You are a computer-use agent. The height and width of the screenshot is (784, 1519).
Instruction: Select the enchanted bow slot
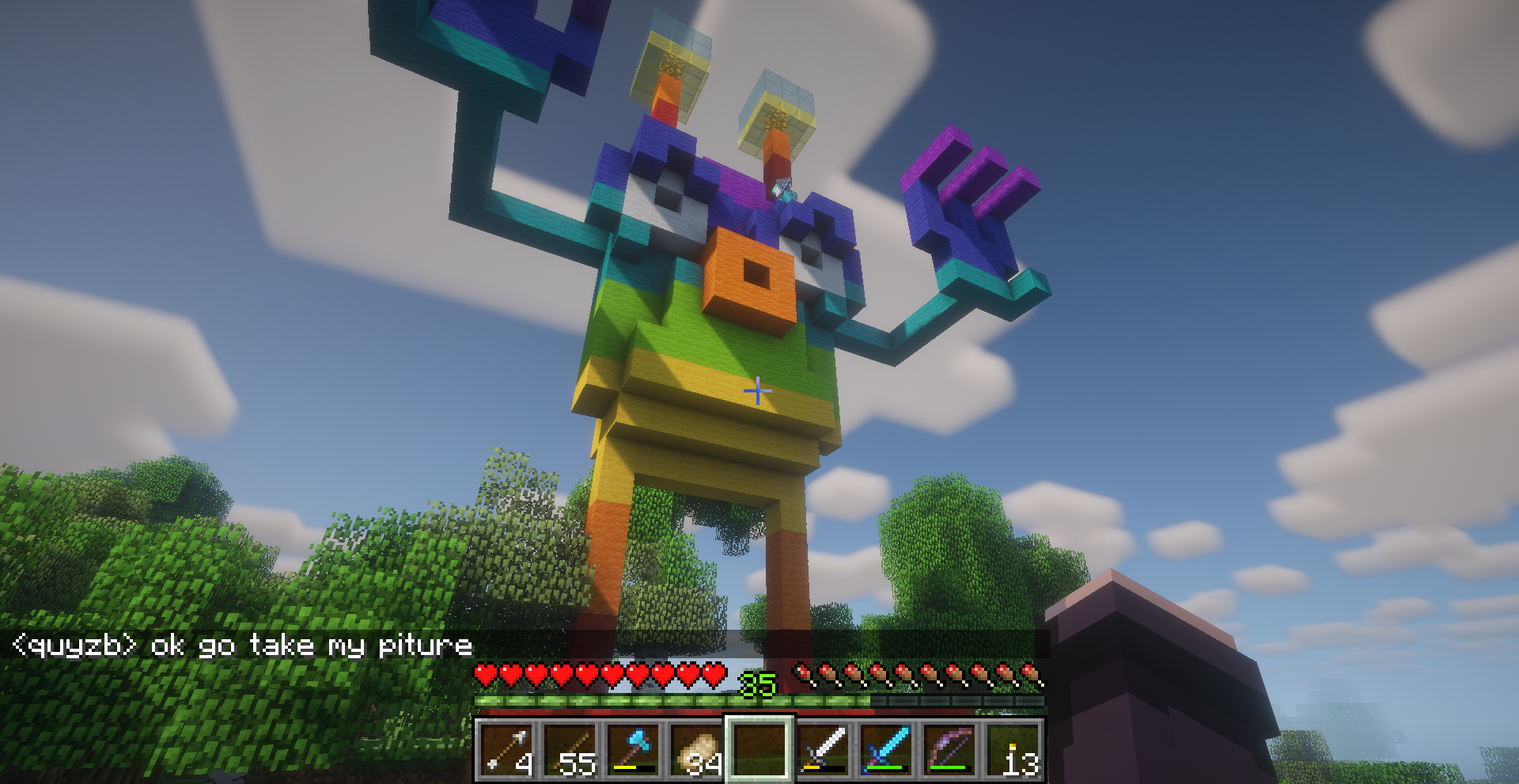pos(950,749)
